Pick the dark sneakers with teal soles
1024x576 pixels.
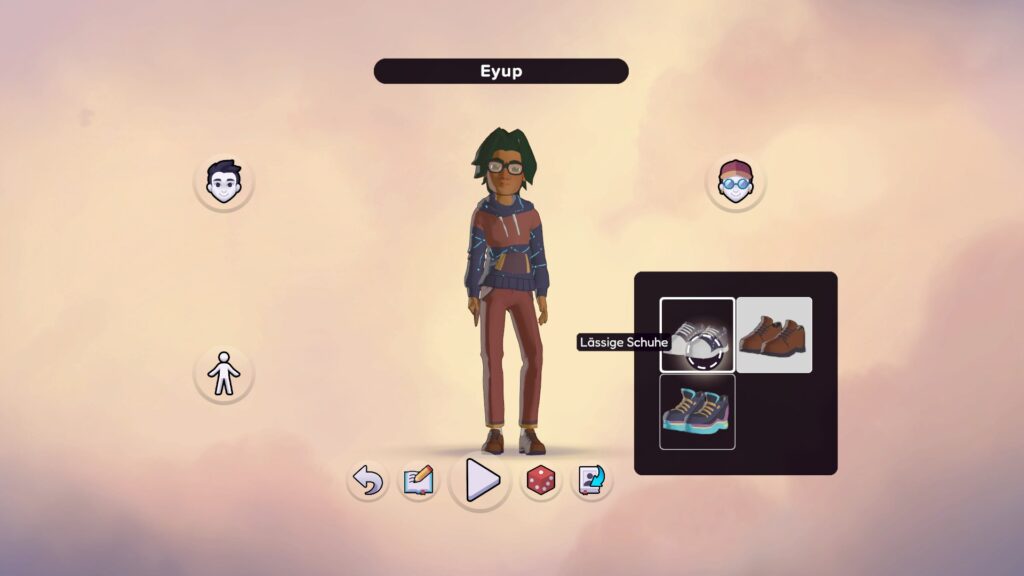(x=697, y=411)
